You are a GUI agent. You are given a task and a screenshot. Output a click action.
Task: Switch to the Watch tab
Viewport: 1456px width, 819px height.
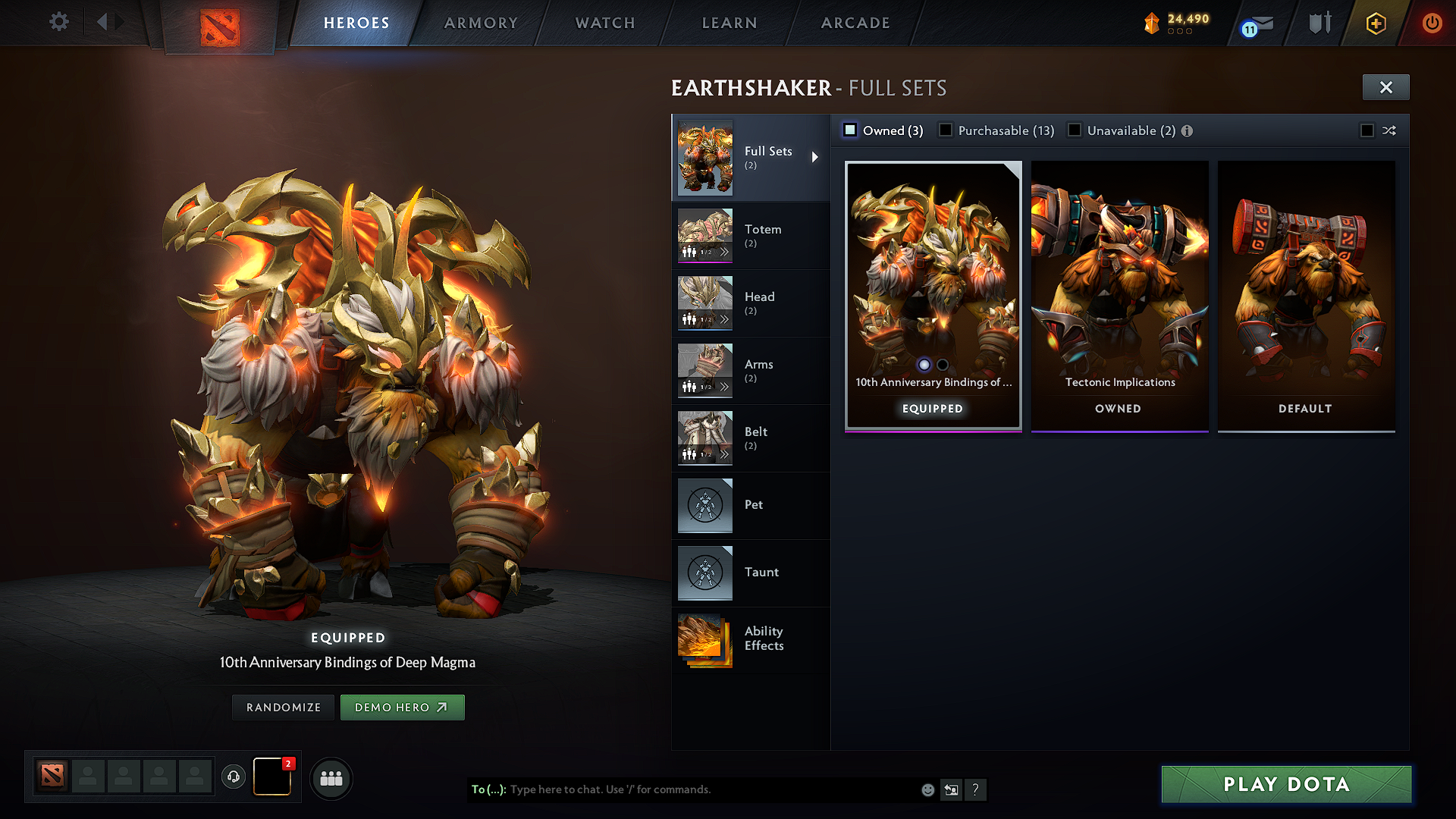(x=604, y=23)
